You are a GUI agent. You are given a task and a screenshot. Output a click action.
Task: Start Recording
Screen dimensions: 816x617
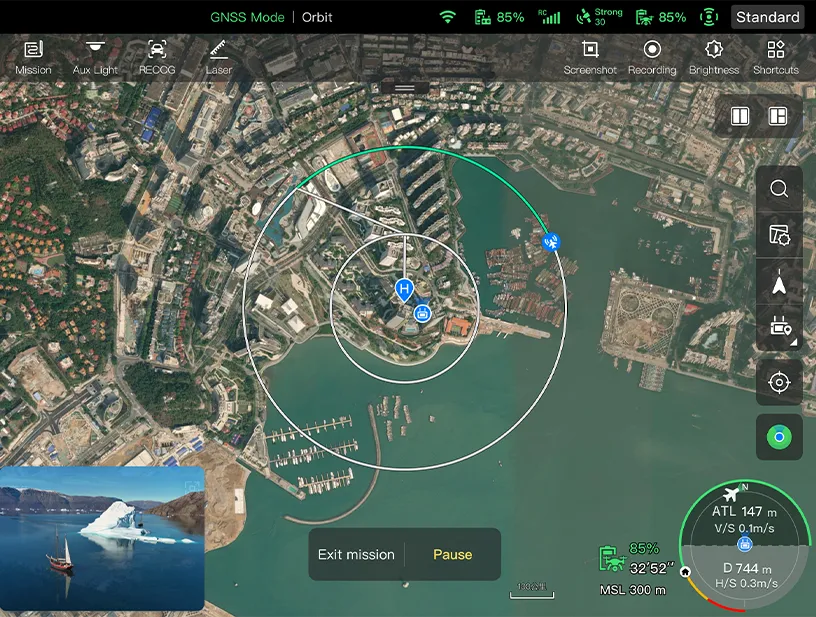(x=652, y=57)
